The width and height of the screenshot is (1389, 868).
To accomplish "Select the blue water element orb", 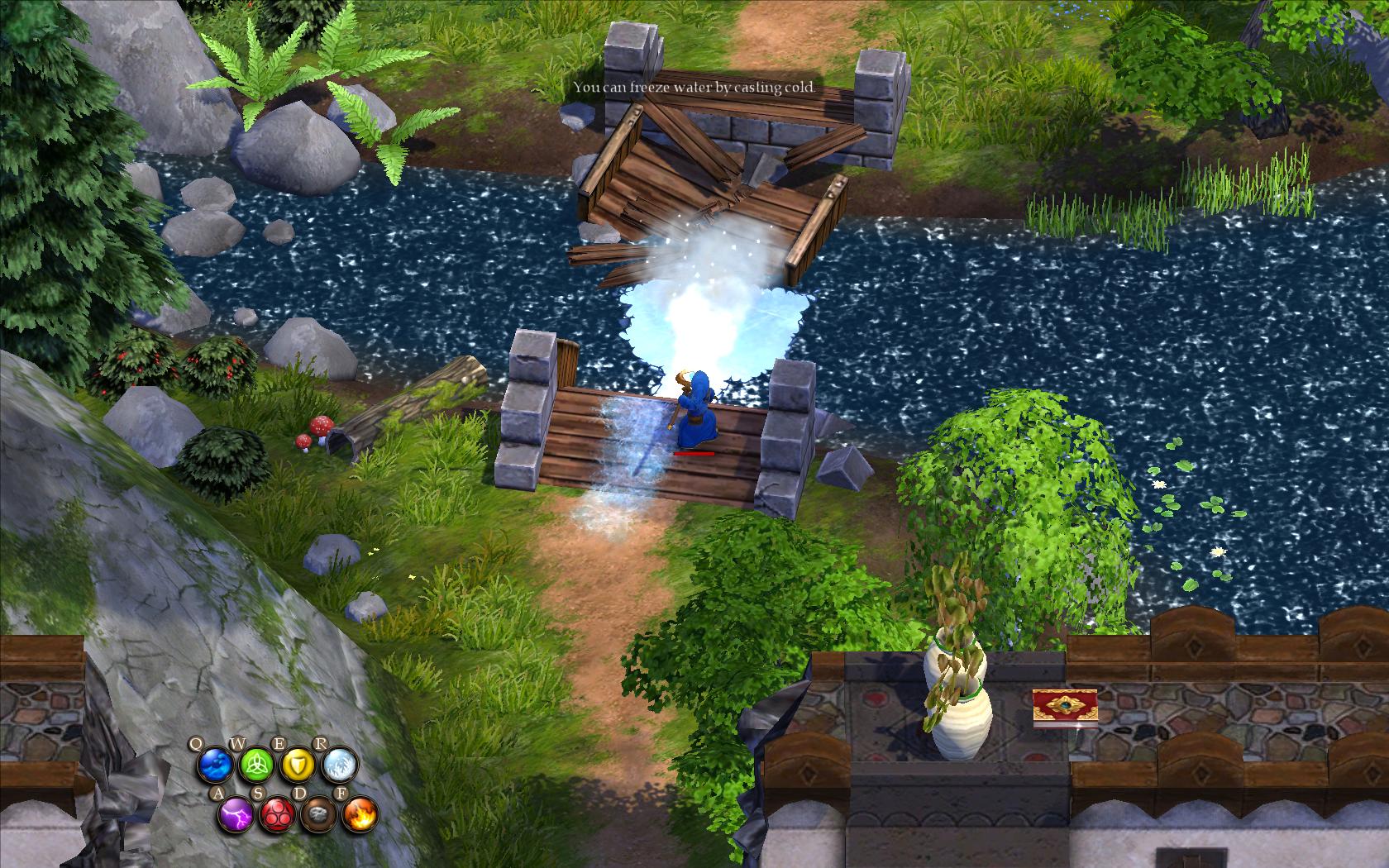I will click(214, 765).
